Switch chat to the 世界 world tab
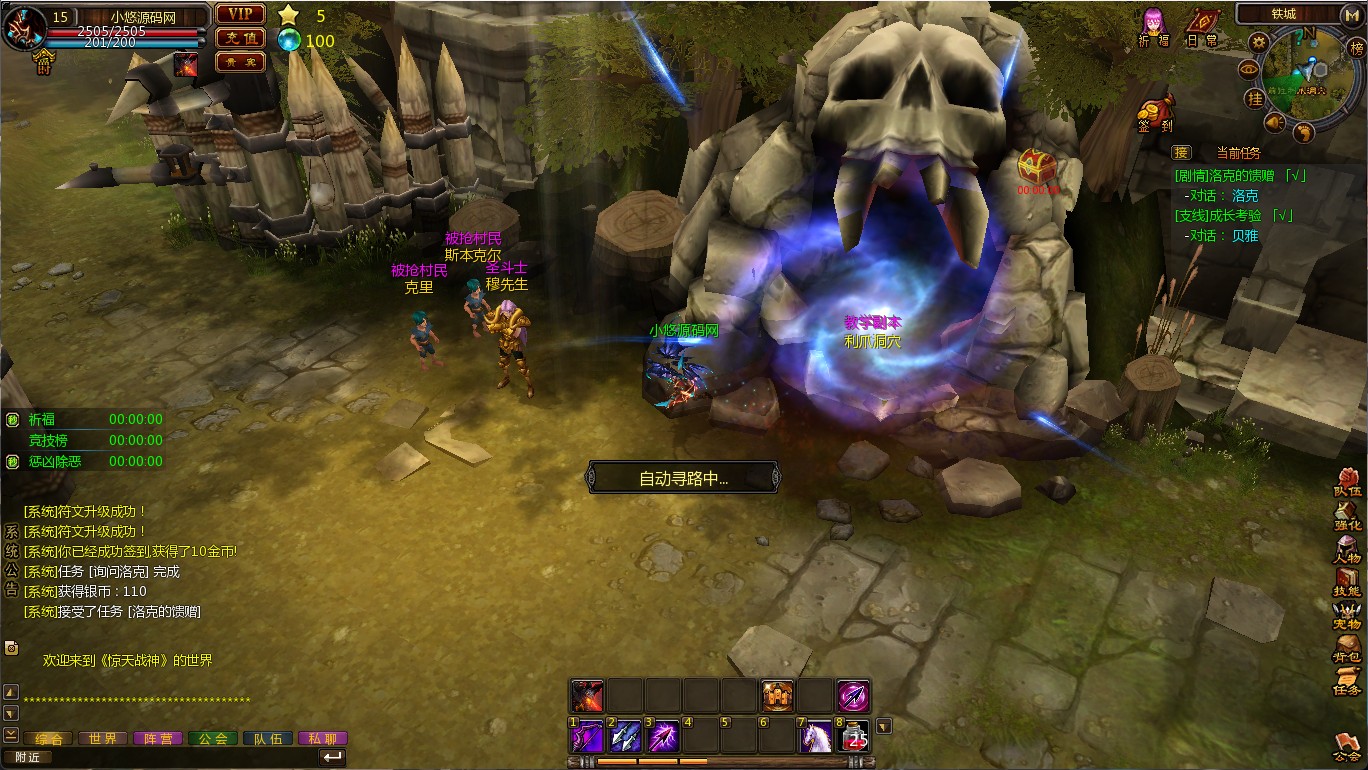1368x770 pixels. click(103, 738)
